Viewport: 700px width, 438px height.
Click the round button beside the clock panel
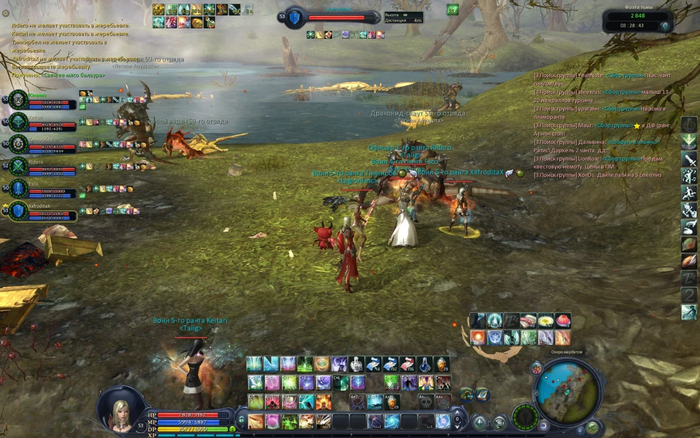(666, 25)
